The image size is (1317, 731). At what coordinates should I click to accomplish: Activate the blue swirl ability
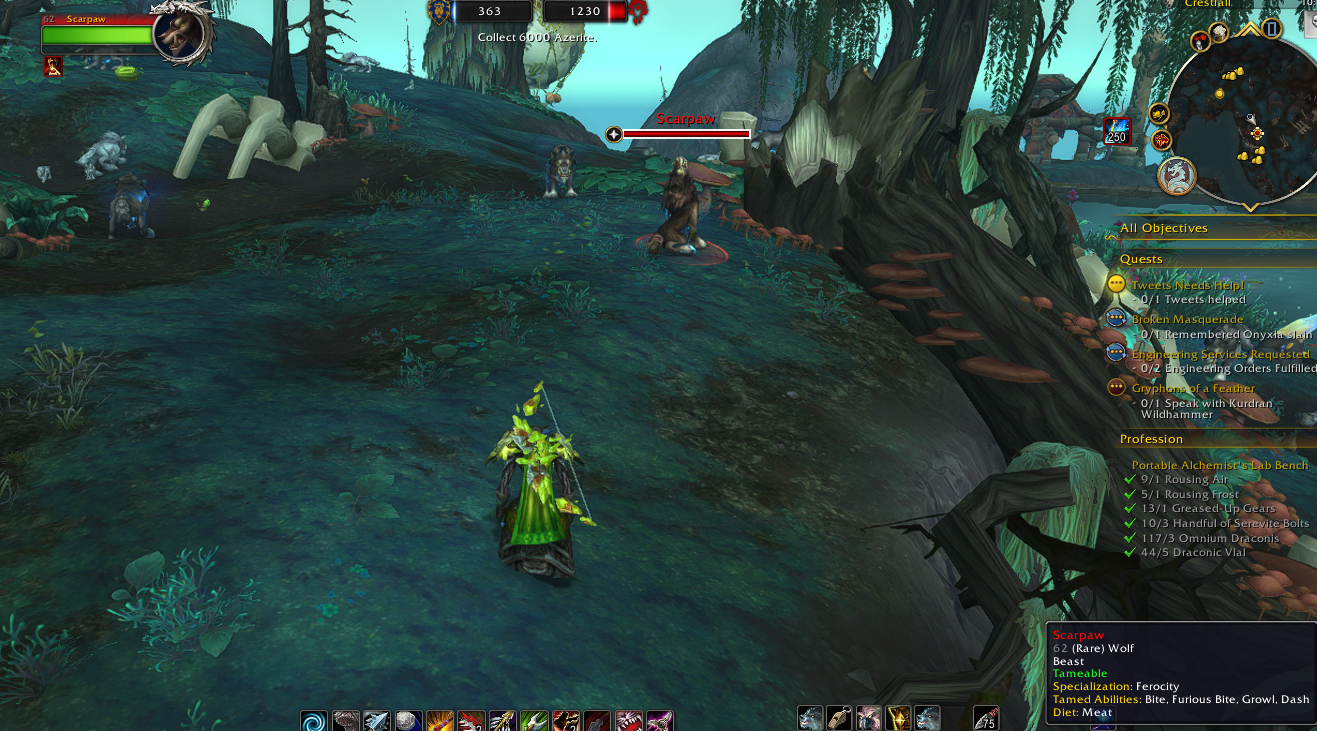click(x=314, y=721)
